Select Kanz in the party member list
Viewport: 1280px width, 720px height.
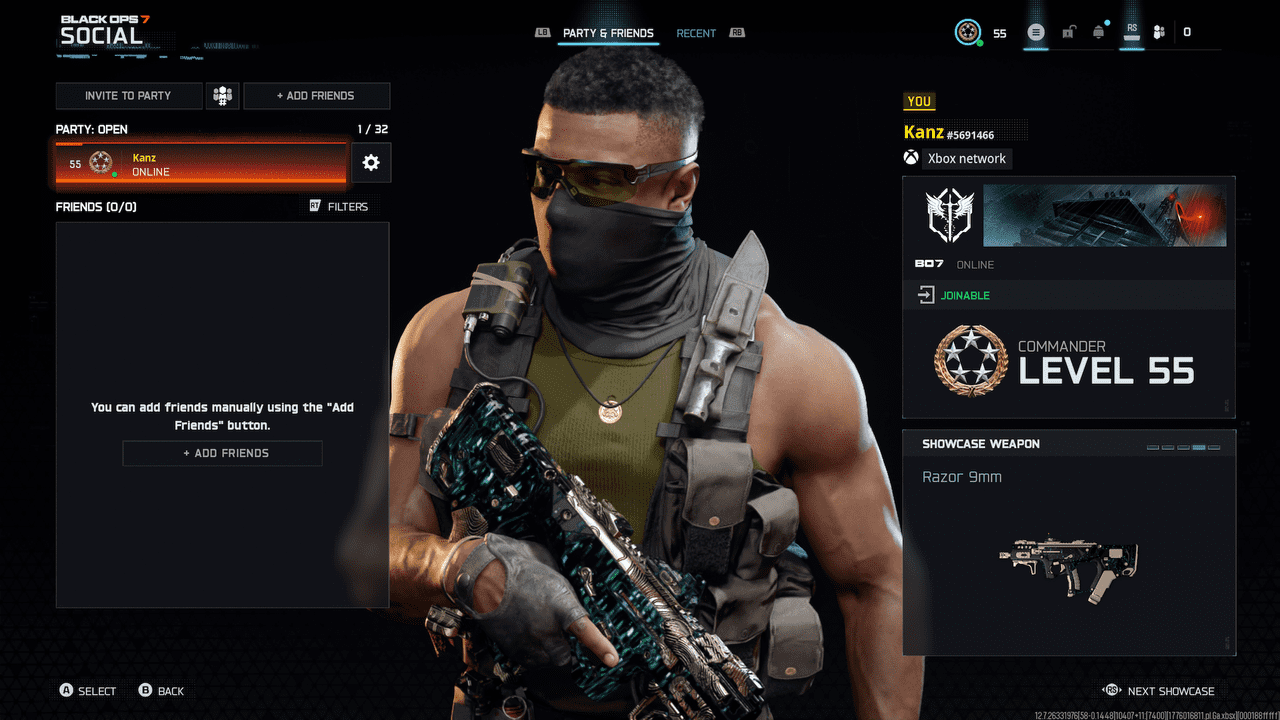click(x=200, y=163)
